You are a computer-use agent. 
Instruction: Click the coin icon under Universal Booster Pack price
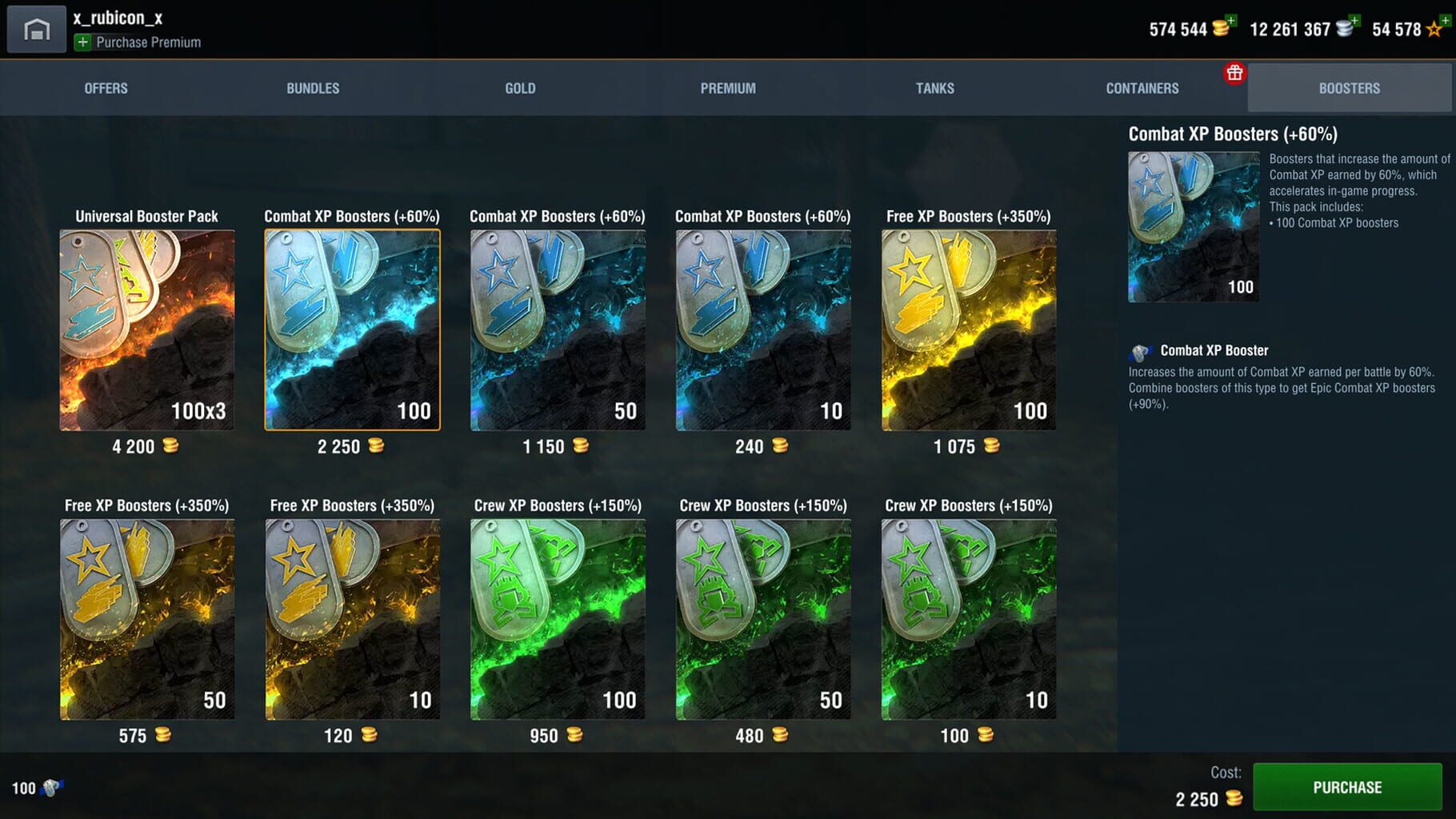(x=171, y=446)
